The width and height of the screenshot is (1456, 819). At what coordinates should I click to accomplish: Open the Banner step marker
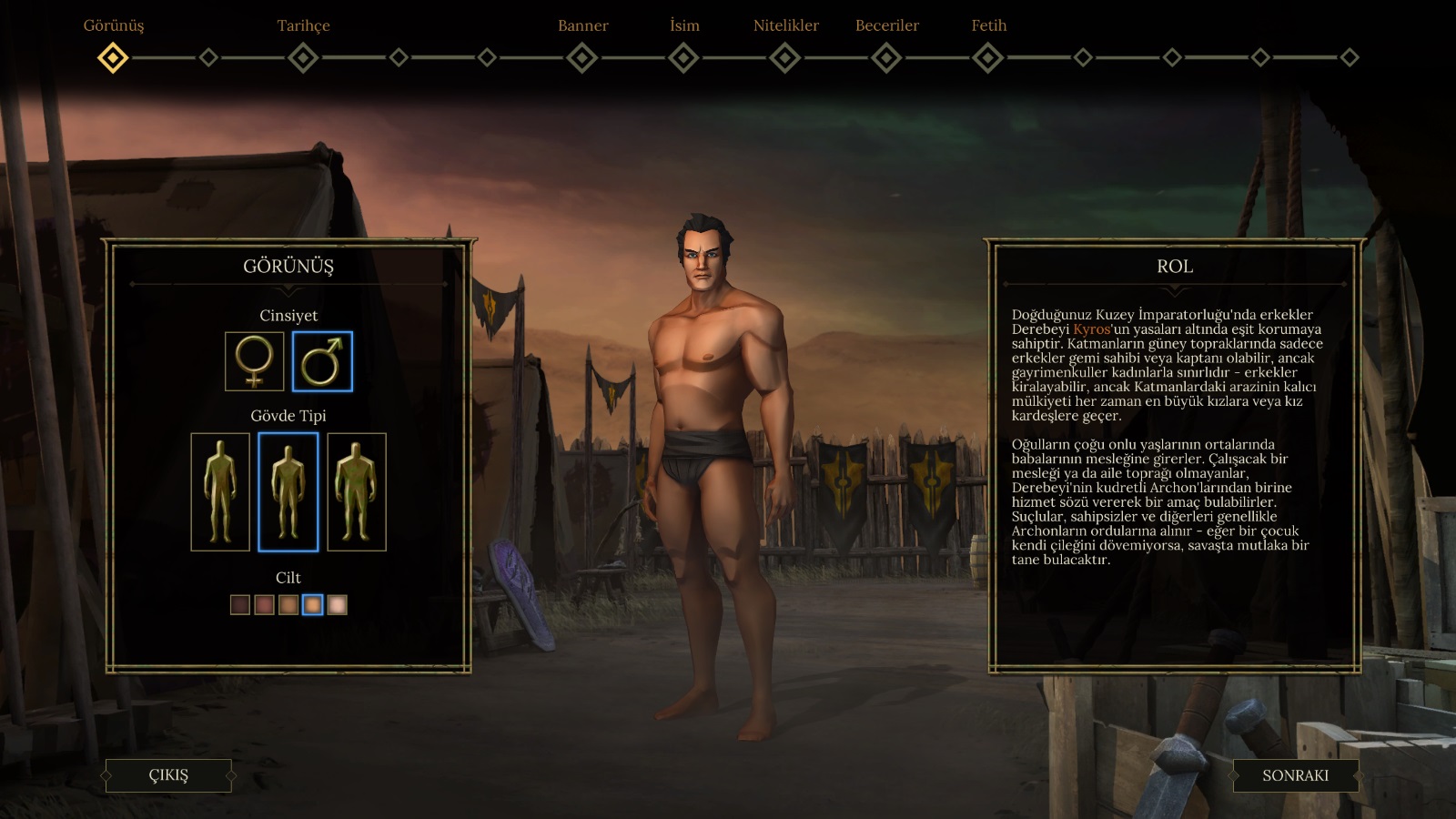(x=582, y=58)
